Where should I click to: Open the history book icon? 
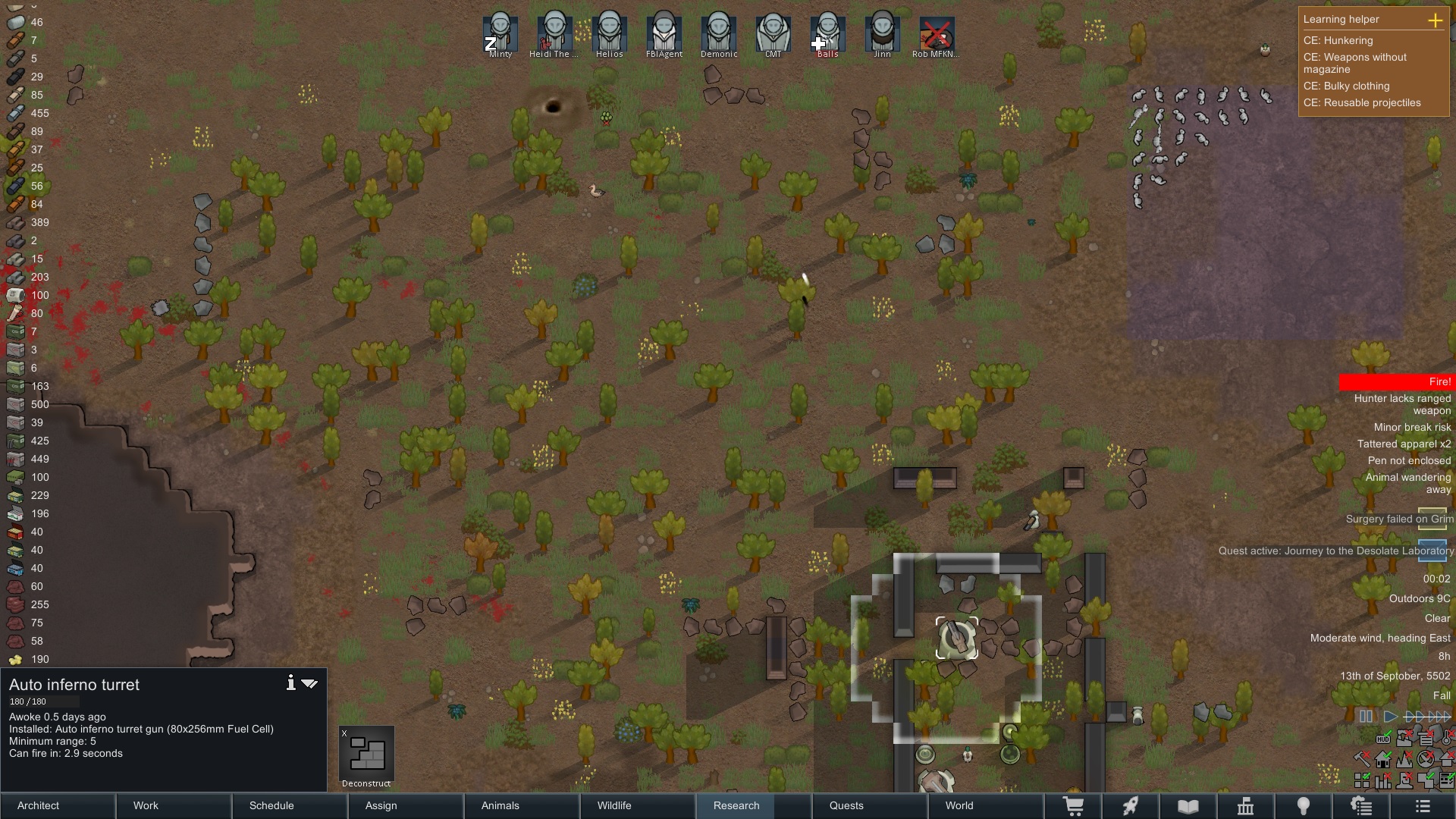(x=1187, y=806)
